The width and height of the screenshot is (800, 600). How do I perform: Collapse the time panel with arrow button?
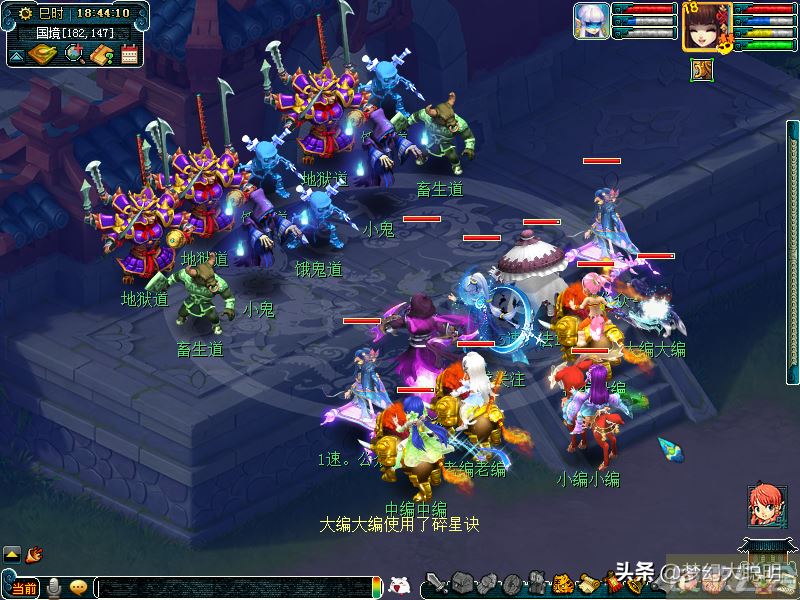click(x=16, y=56)
